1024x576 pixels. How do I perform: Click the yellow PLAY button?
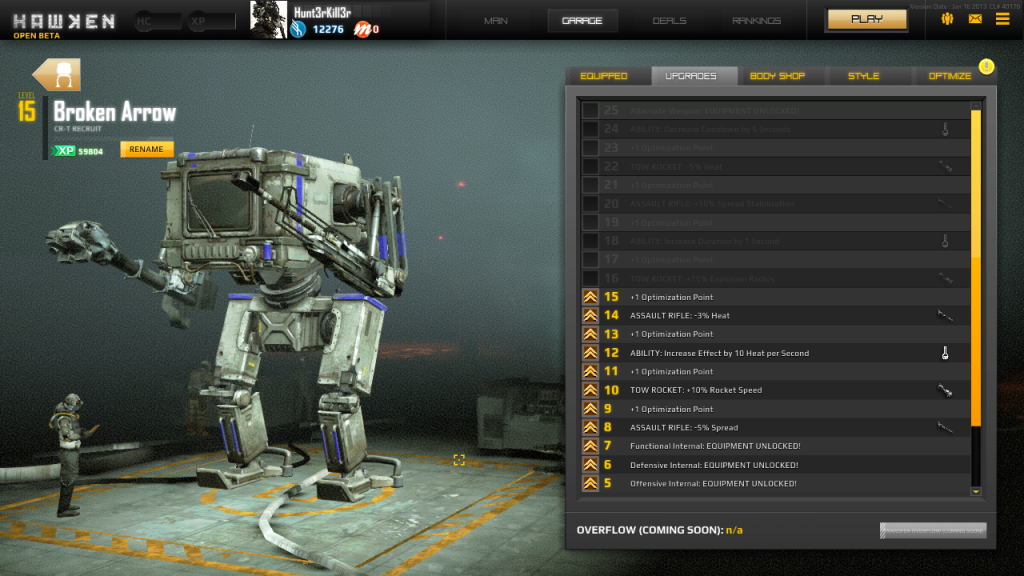866,19
